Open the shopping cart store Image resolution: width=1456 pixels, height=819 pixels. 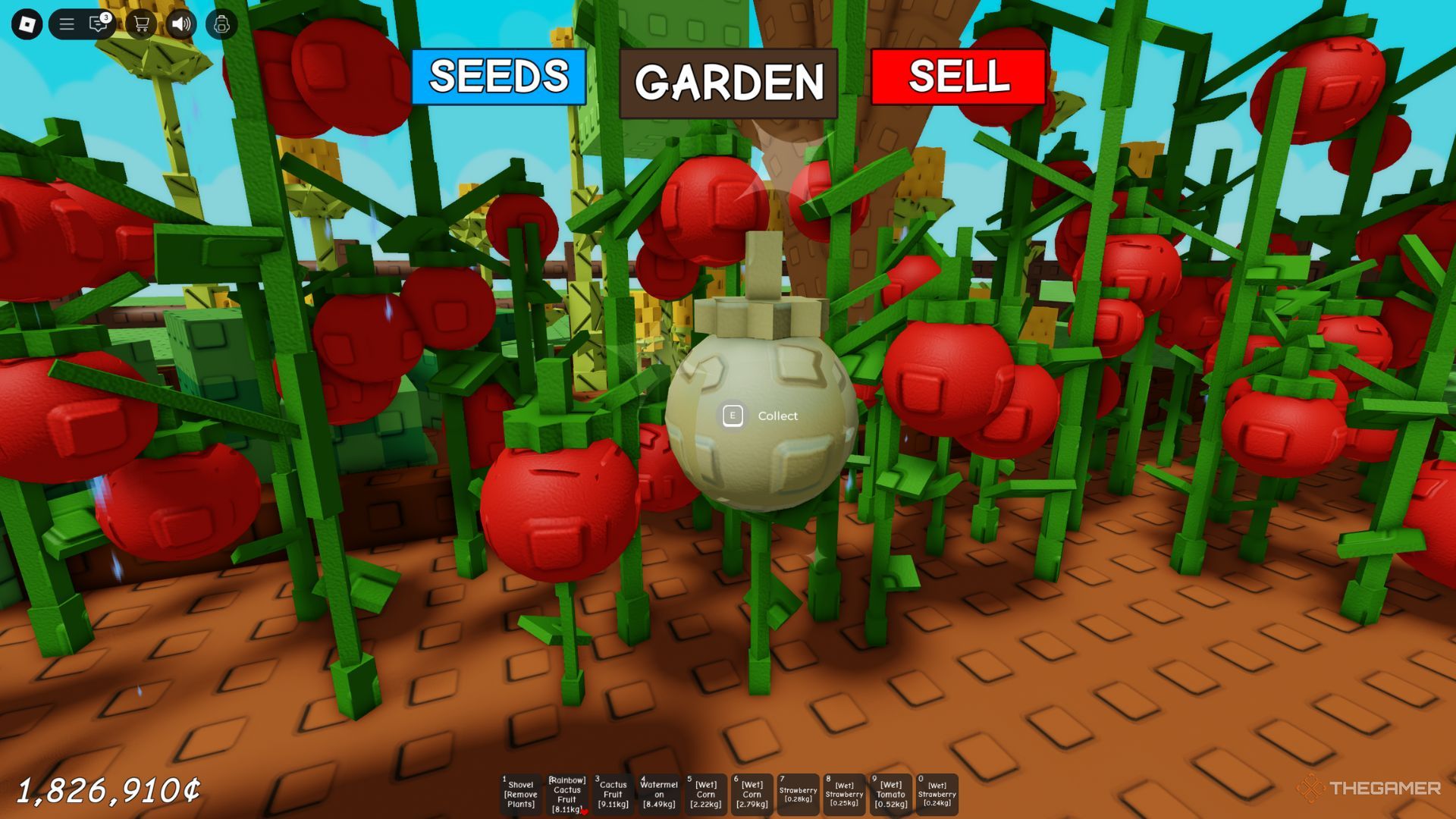(x=141, y=24)
